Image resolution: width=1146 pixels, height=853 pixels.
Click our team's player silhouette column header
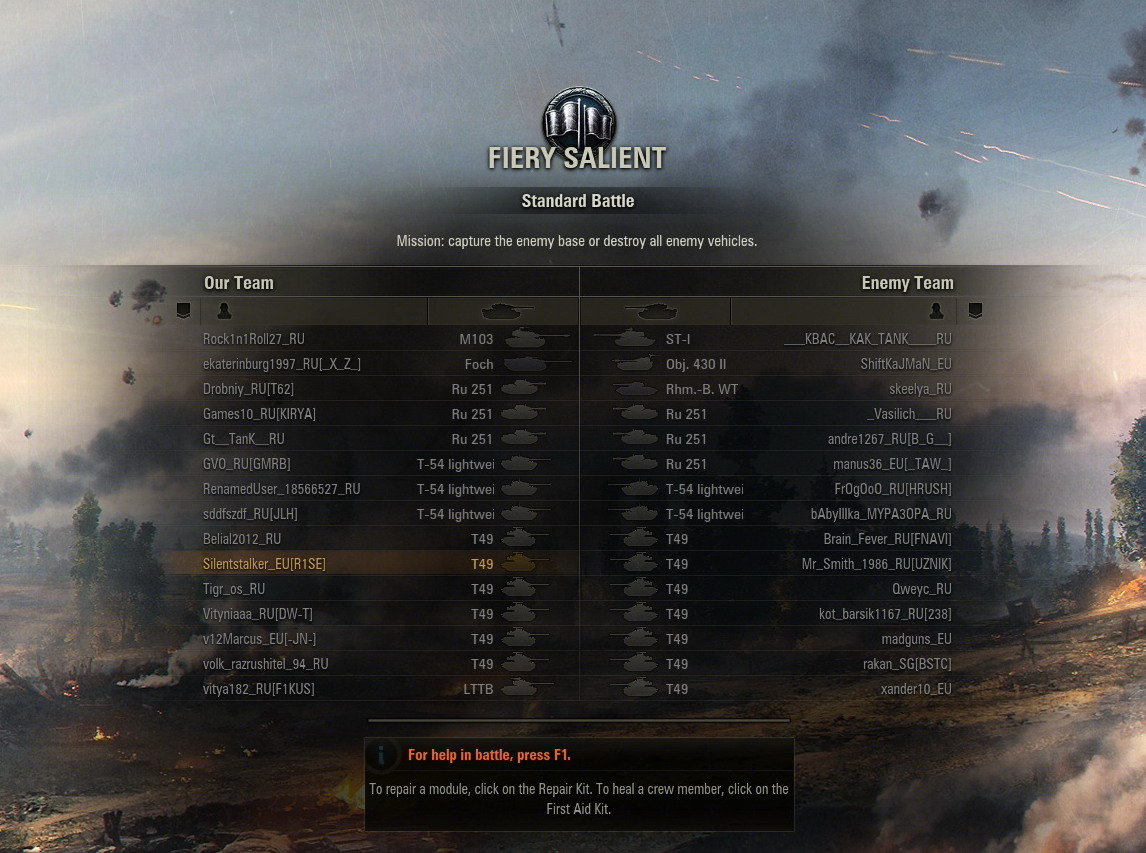(x=224, y=311)
